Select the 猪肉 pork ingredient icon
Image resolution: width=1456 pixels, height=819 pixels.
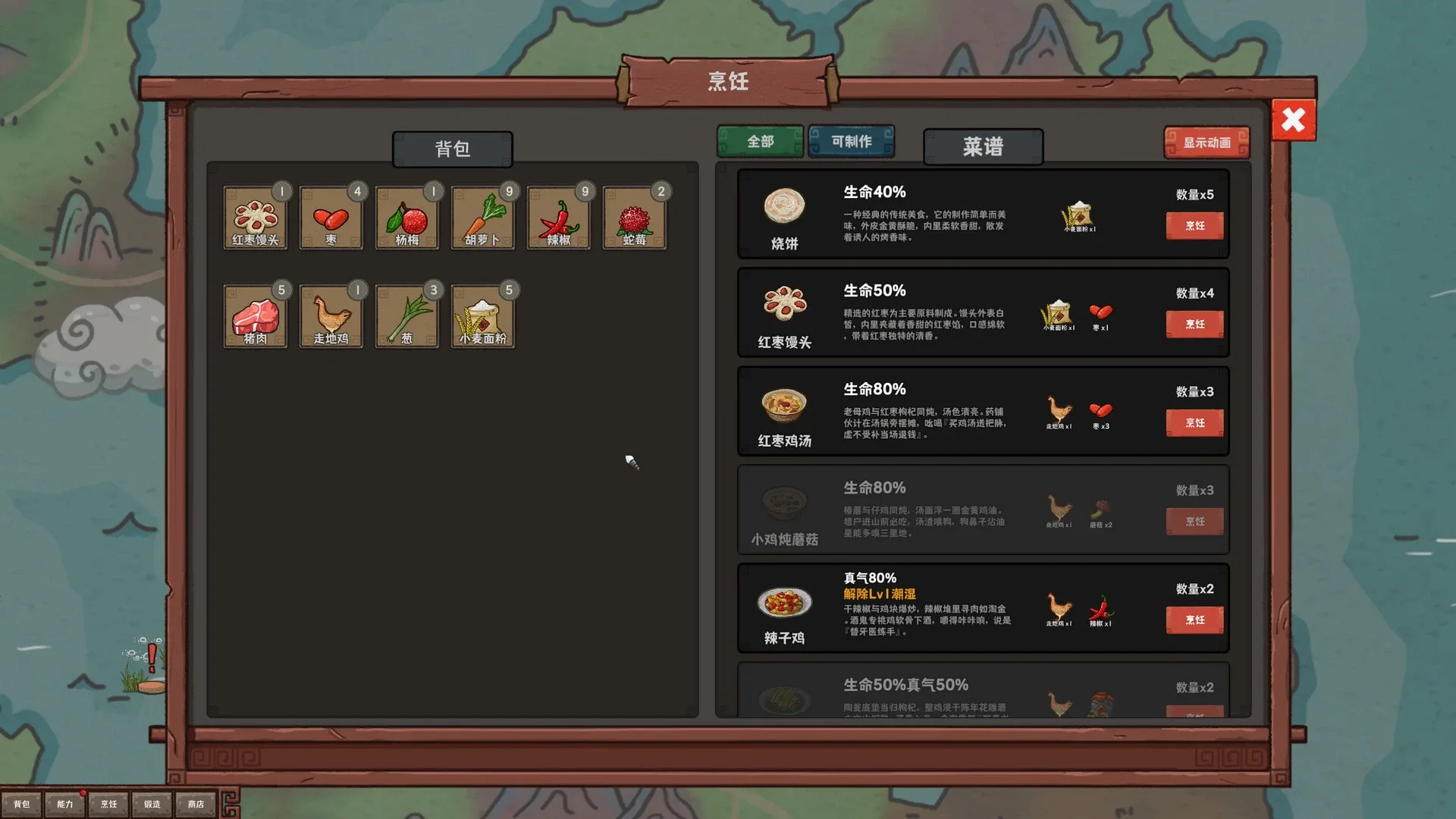tap(256, 315)
